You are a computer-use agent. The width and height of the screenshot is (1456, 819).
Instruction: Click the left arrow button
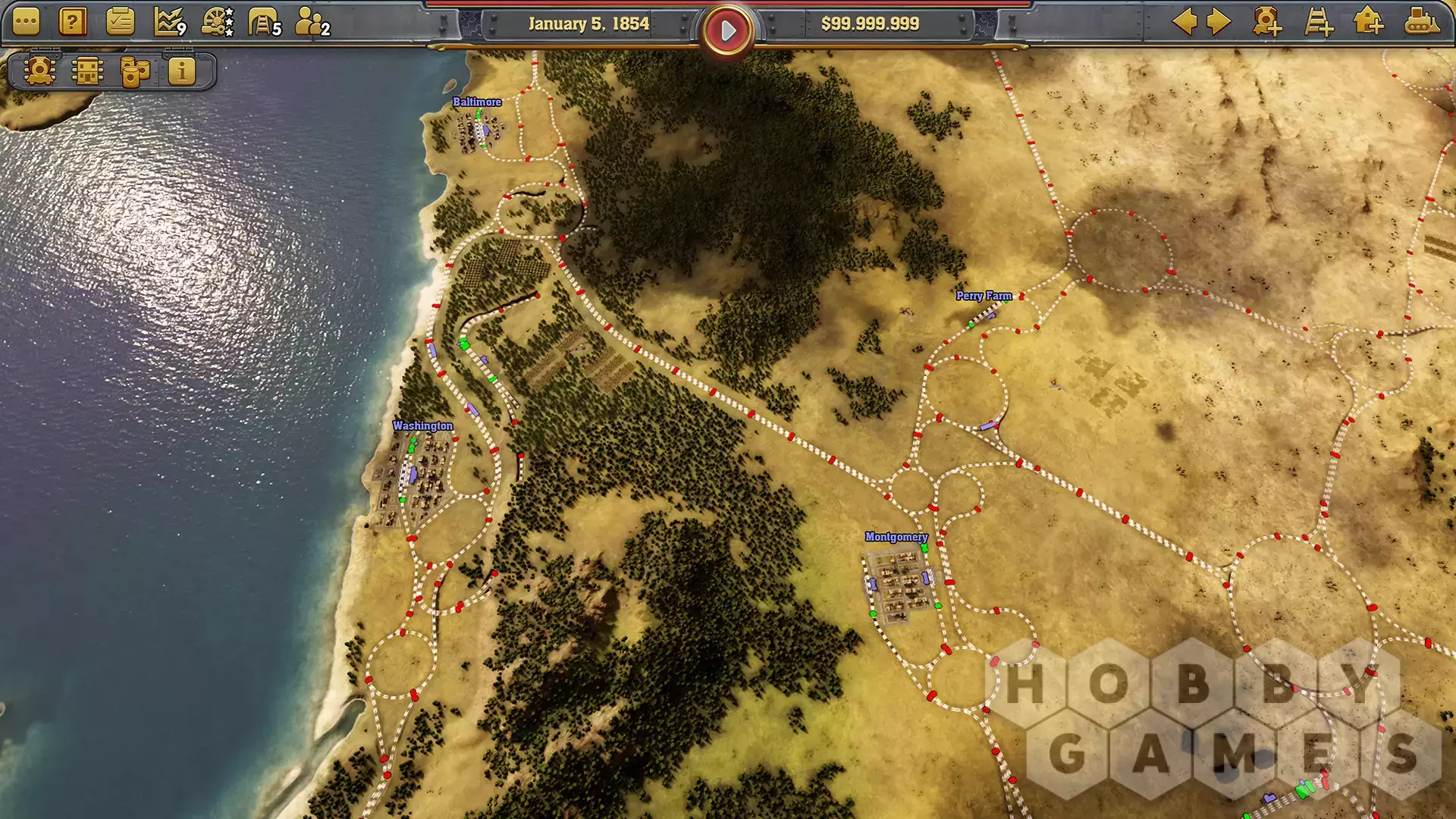point(1185,22)
